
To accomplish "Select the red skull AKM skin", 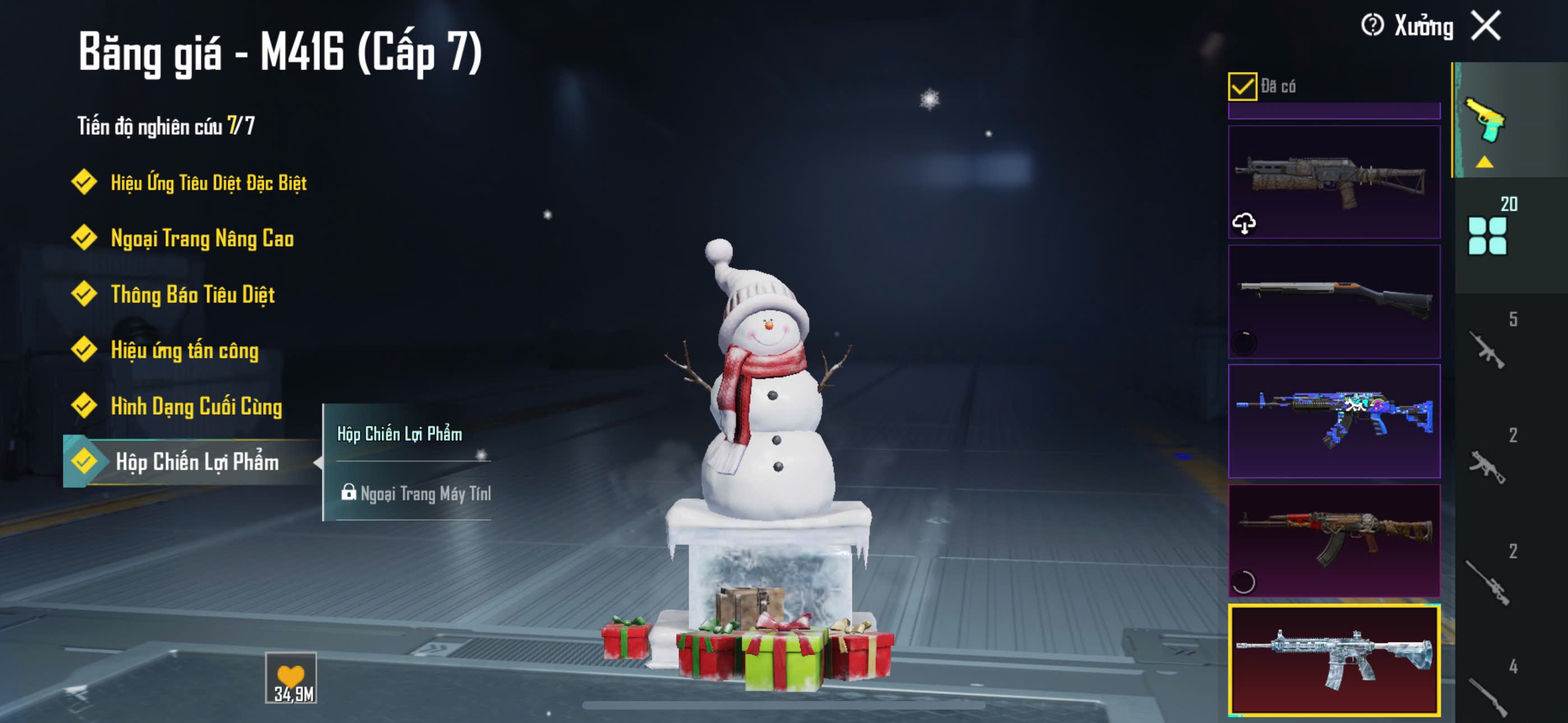I will (x=1334, y=540).
